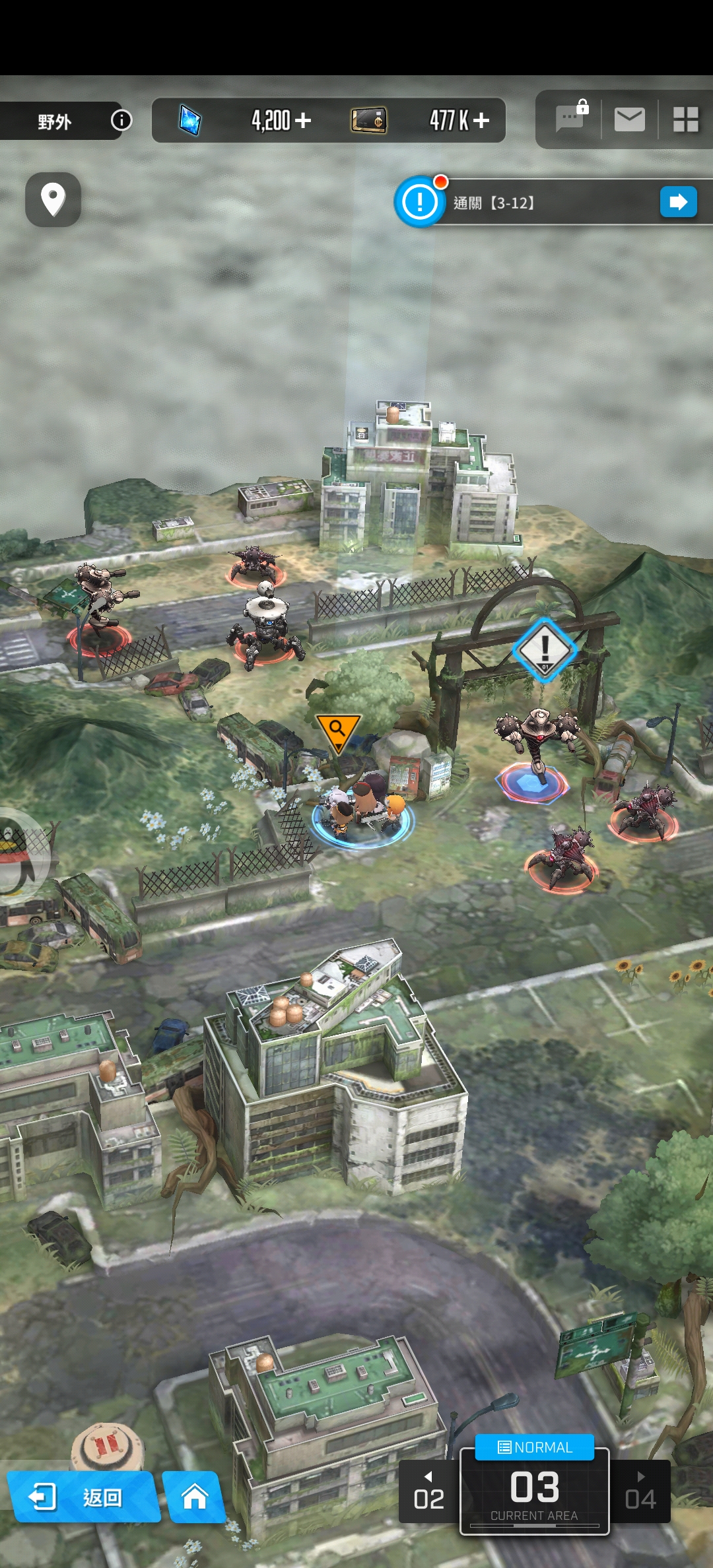713x1568 pixels.
Task: Open the four-square grid menu
Action: click(x=685, y=119)
